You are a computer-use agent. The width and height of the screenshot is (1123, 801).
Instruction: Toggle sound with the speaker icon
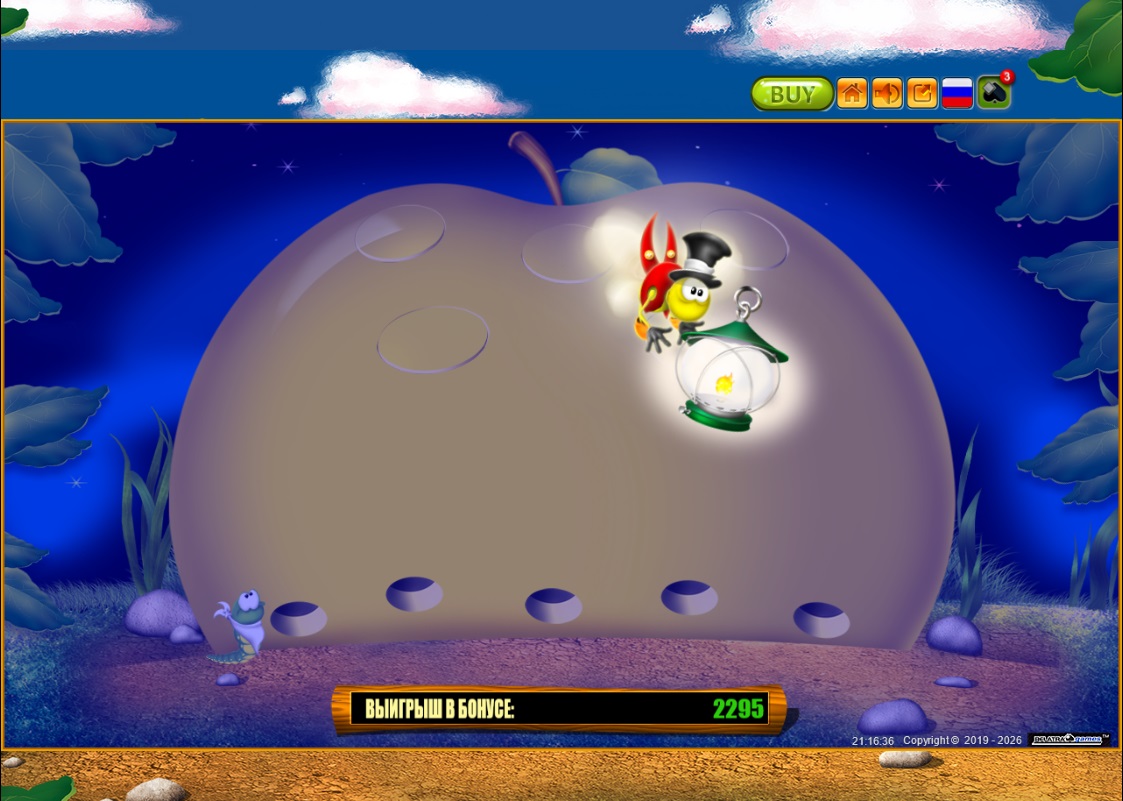coord(887,94)
